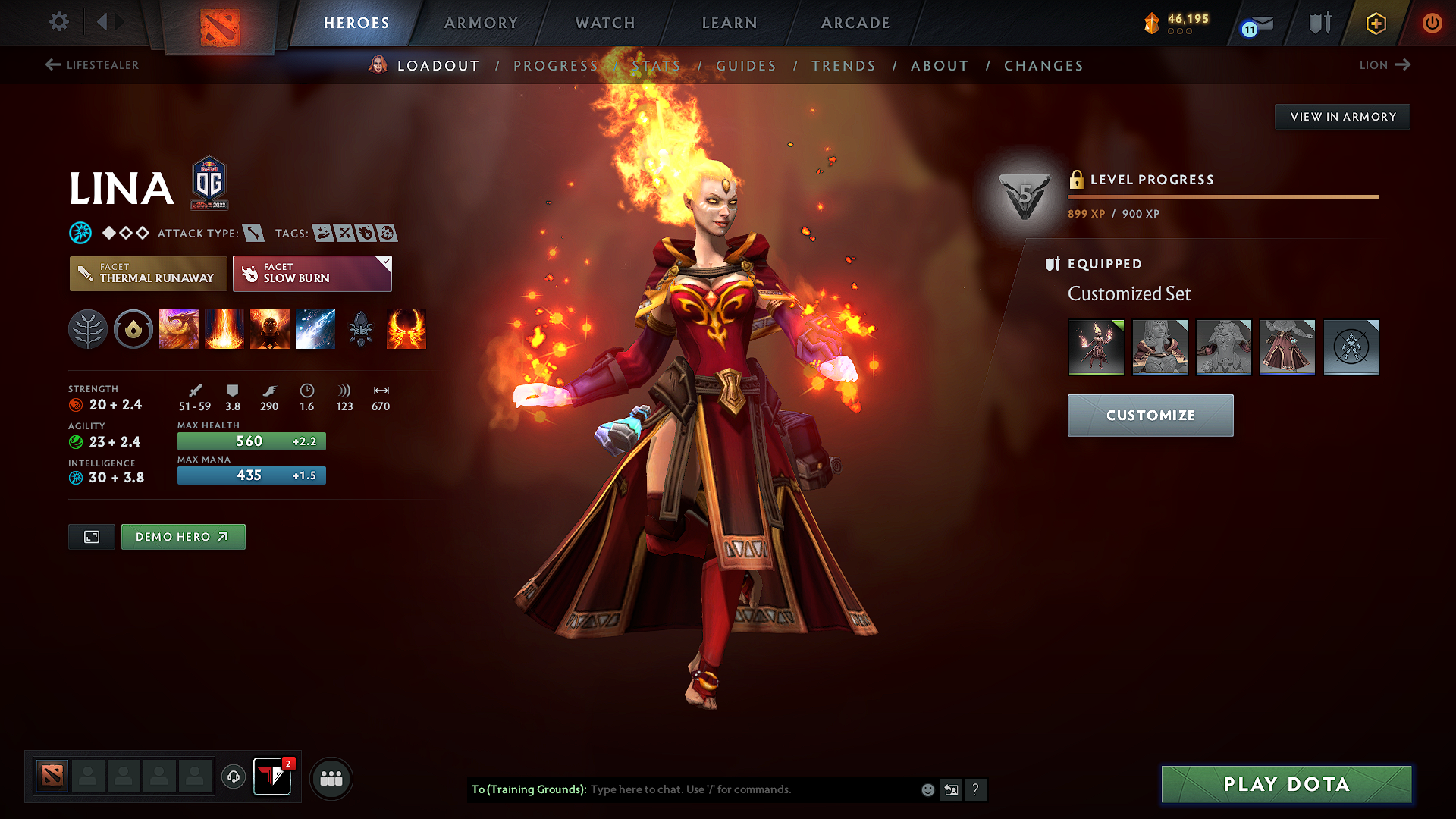Open the ARMORY menu
This screenshot has width=1456, height=819.
coord(481,23)
